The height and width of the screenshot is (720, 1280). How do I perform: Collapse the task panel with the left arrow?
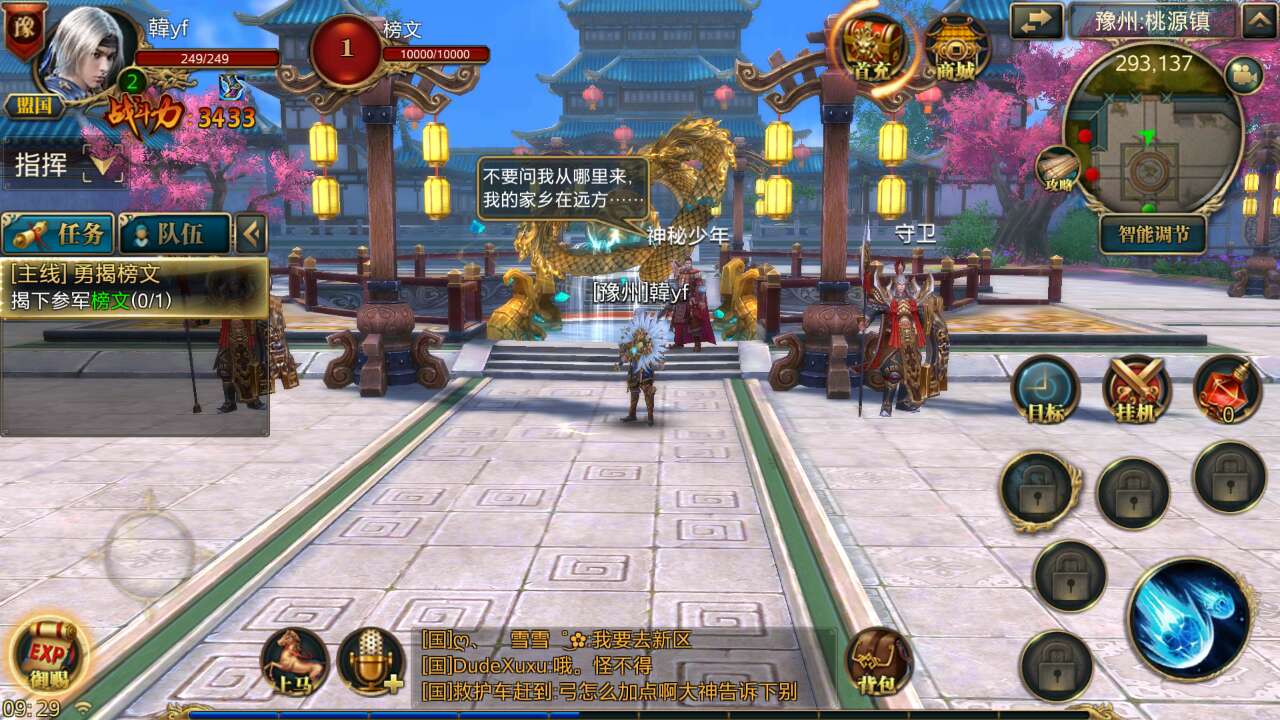(x=250, y=234)
